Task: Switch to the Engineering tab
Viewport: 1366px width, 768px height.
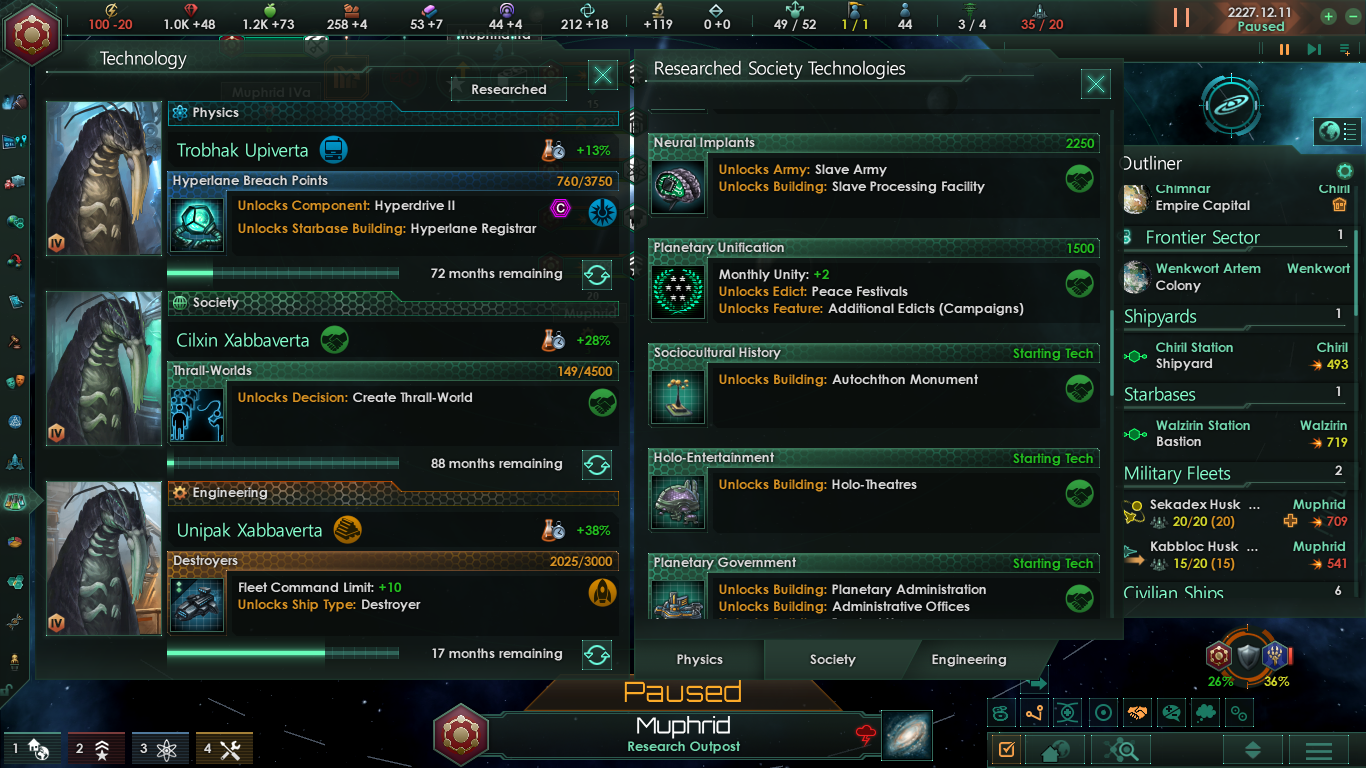Action: (x=967, y=660)
